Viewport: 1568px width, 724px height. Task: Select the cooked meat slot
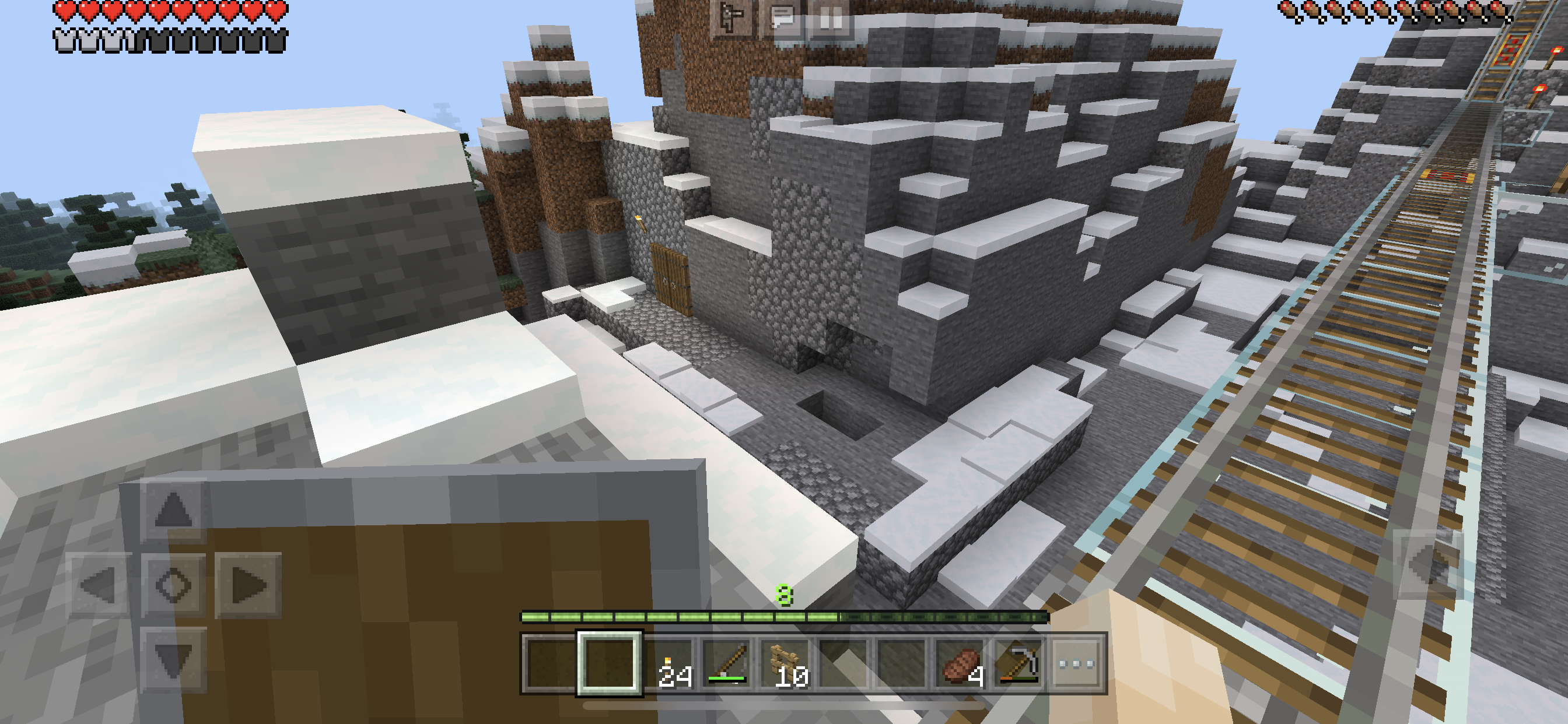click(x=961, y=664)
